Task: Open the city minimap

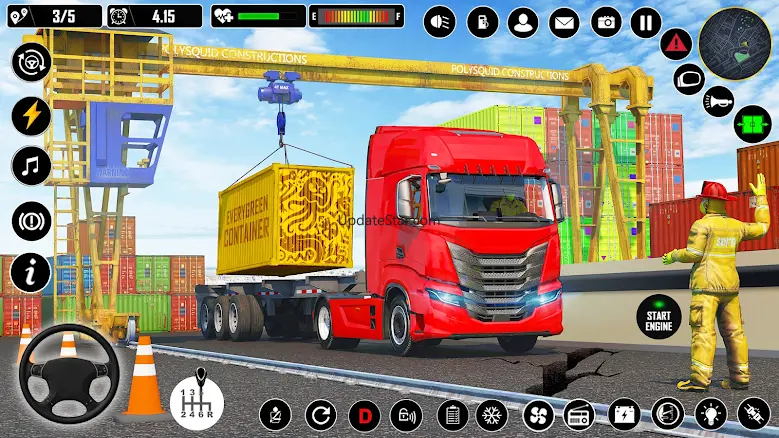Action: (x=735, y=44)
